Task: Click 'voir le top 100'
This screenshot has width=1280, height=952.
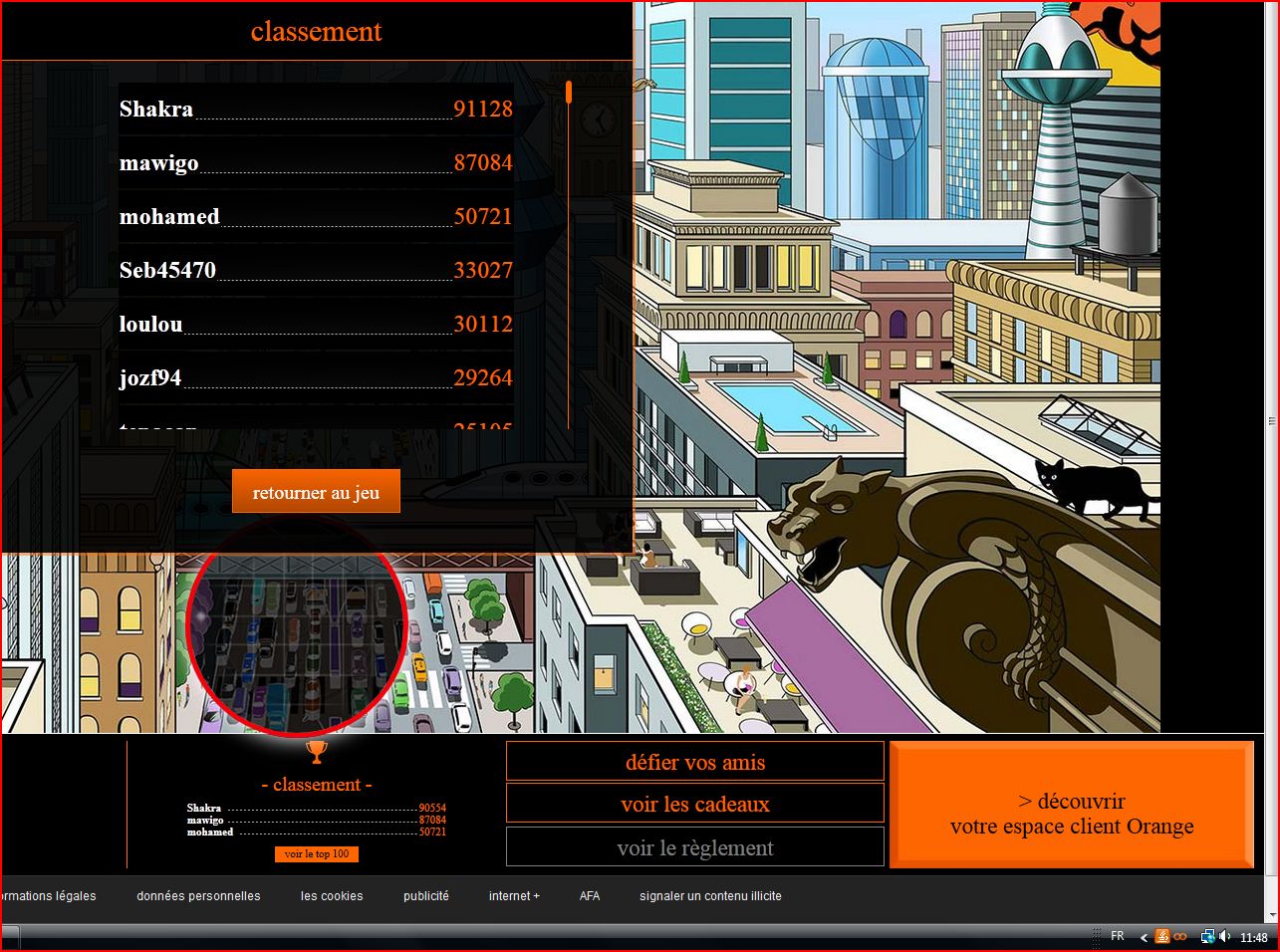Action: click(316, 853)
